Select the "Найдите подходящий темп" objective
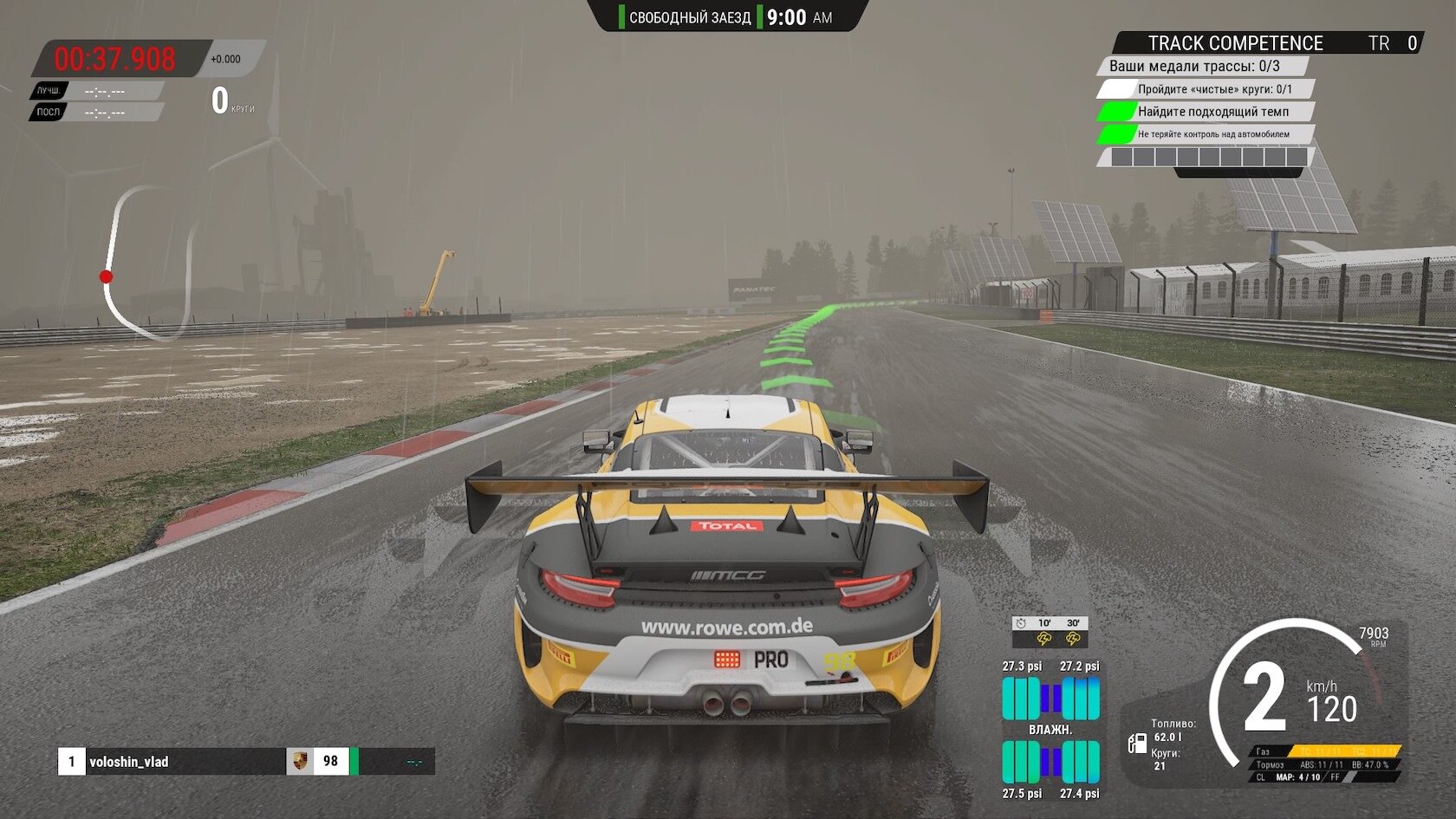 (1212, 112)
